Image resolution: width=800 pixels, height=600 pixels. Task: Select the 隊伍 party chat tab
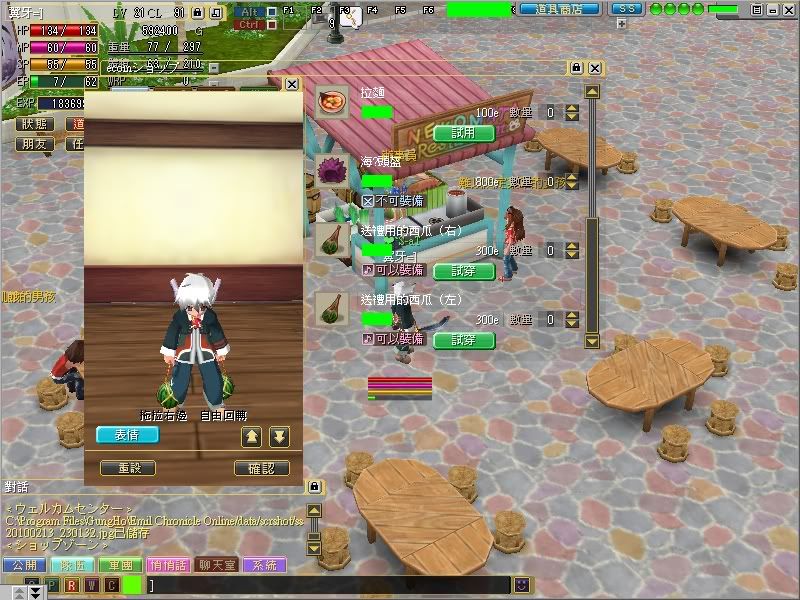pyautogui.click(x=71, y=565)
